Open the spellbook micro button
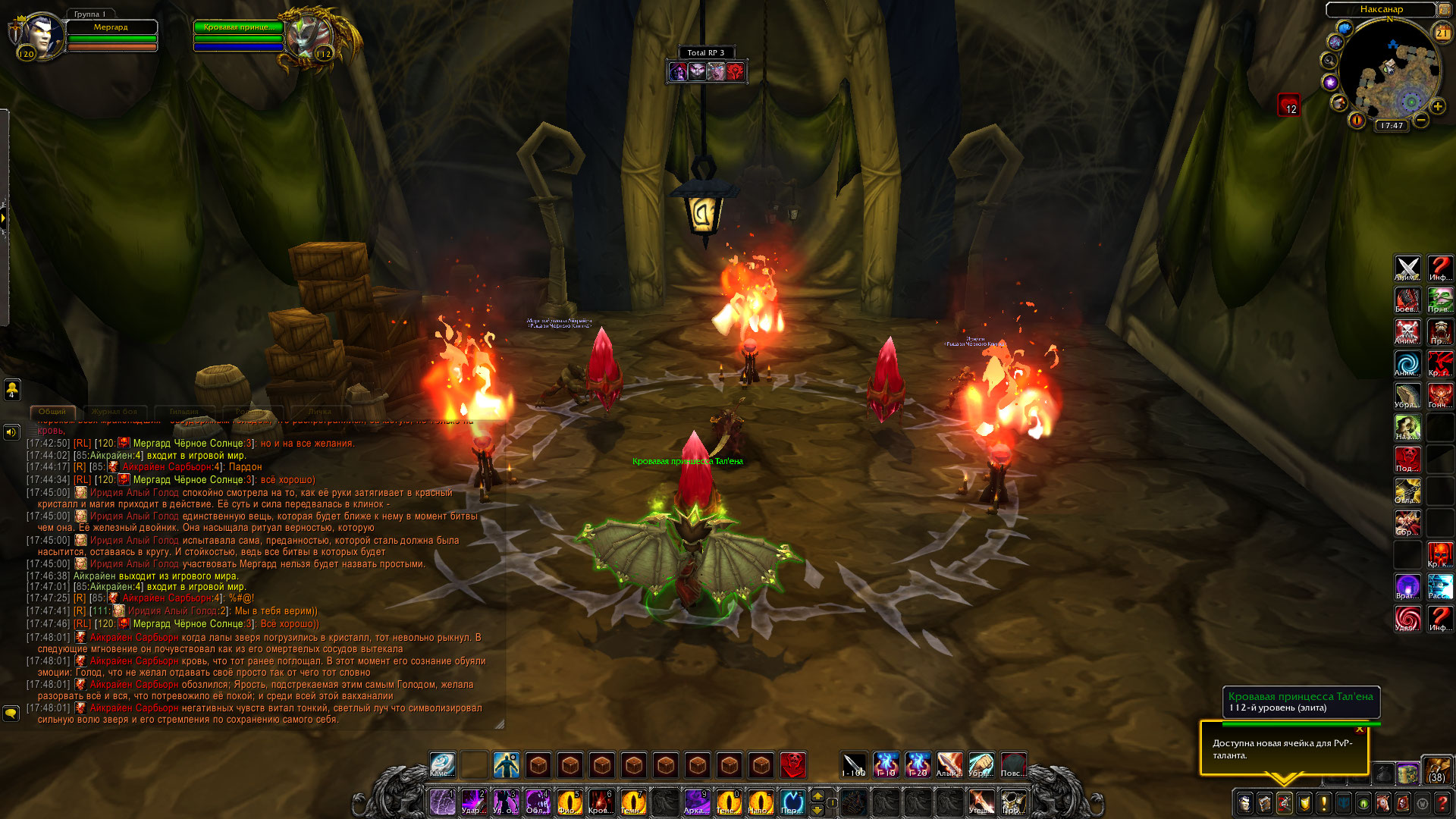Screen dimensions: 1456x819 click(x=1265, y=802)
